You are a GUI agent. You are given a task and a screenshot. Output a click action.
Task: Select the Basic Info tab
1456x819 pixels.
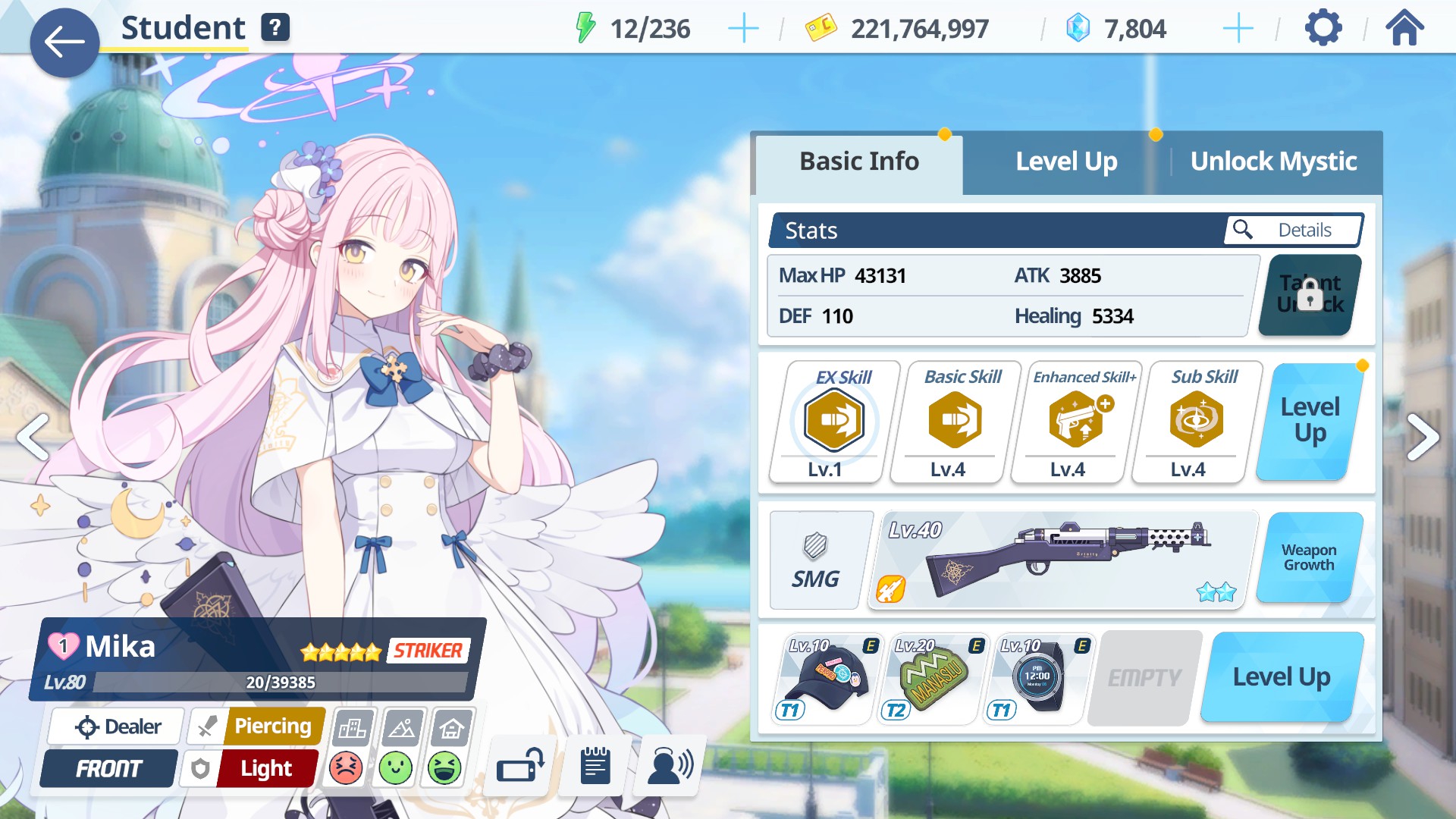(x=859, y=162)
